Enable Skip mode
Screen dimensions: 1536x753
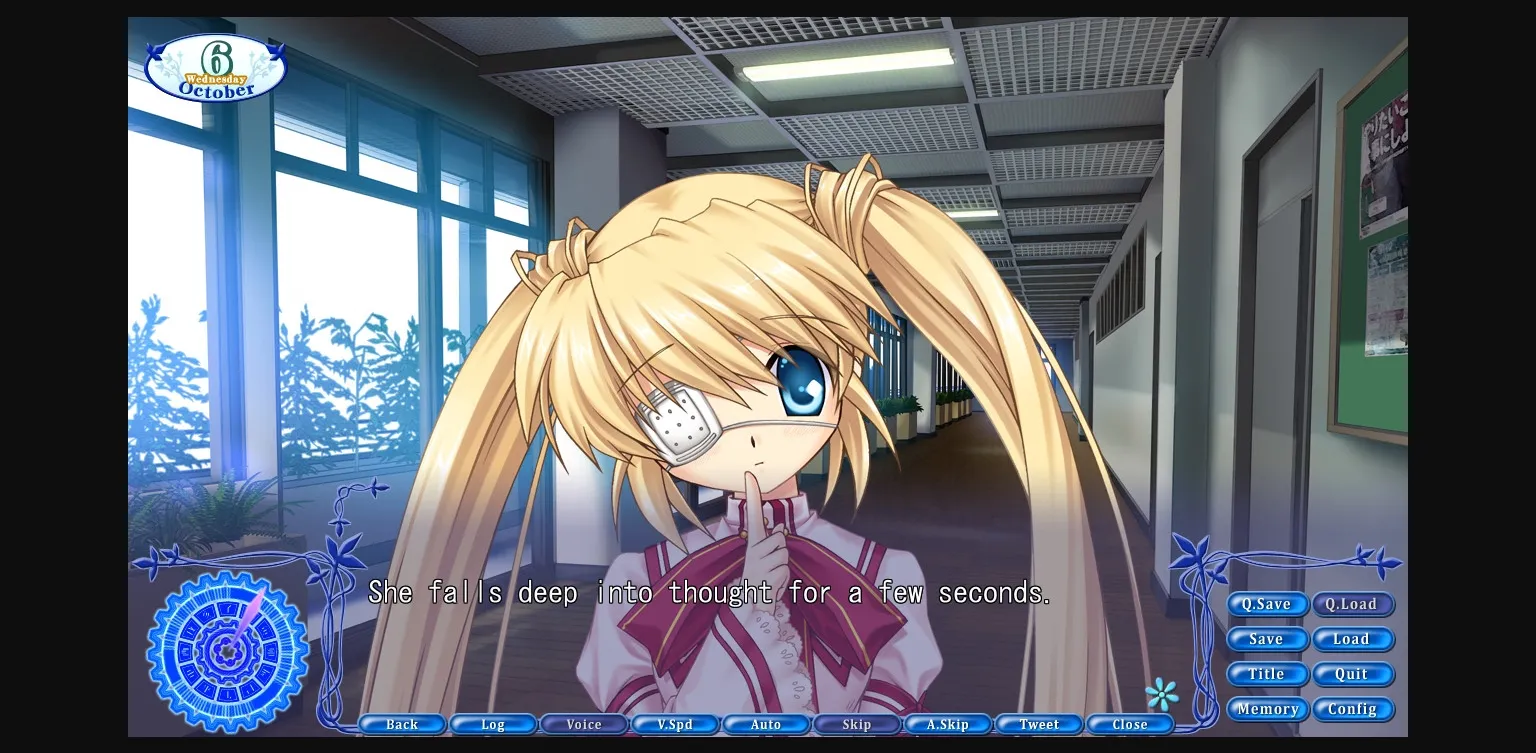[857, 724]
